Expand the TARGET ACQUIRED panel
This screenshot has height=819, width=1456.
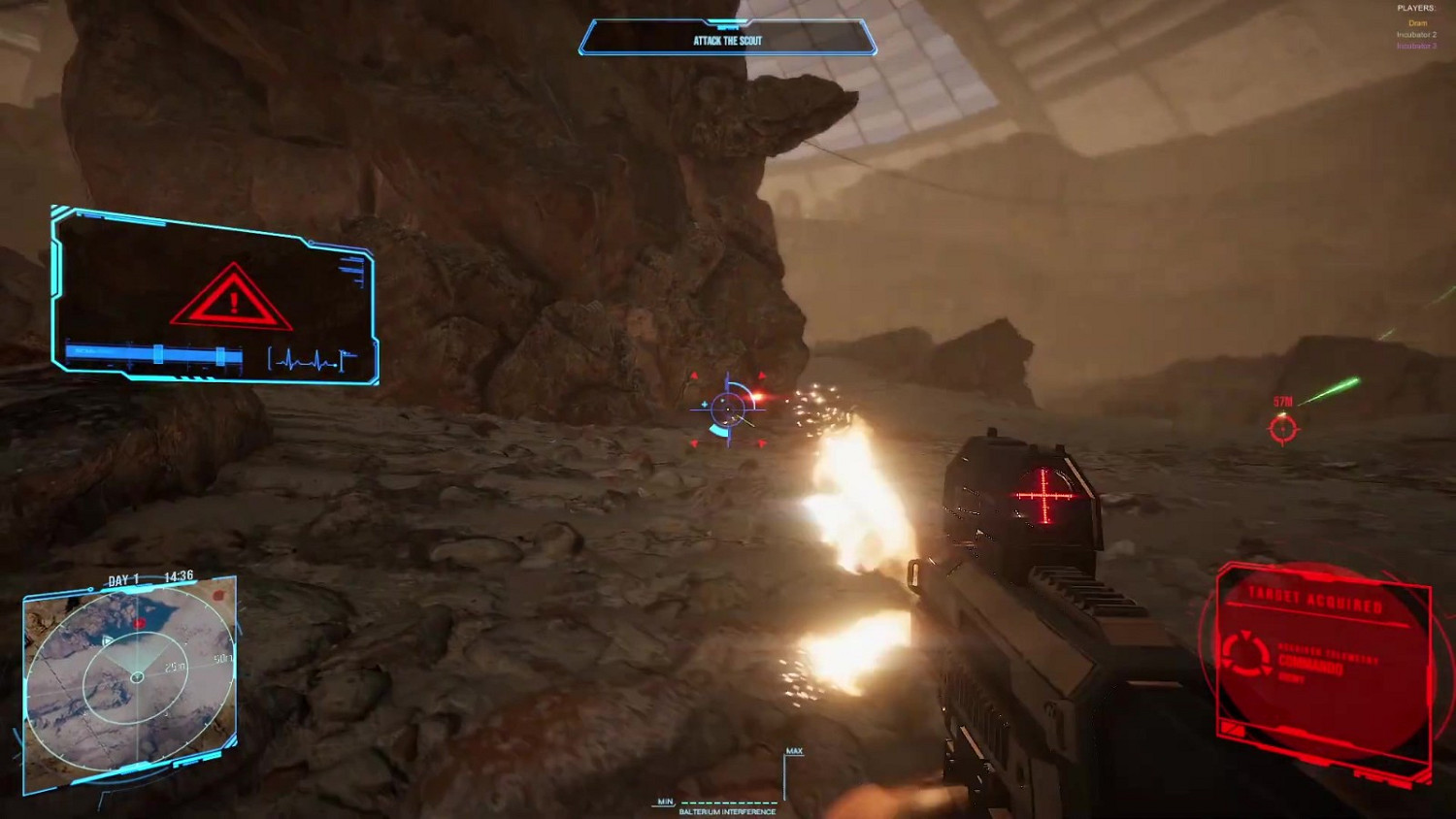1316,598
